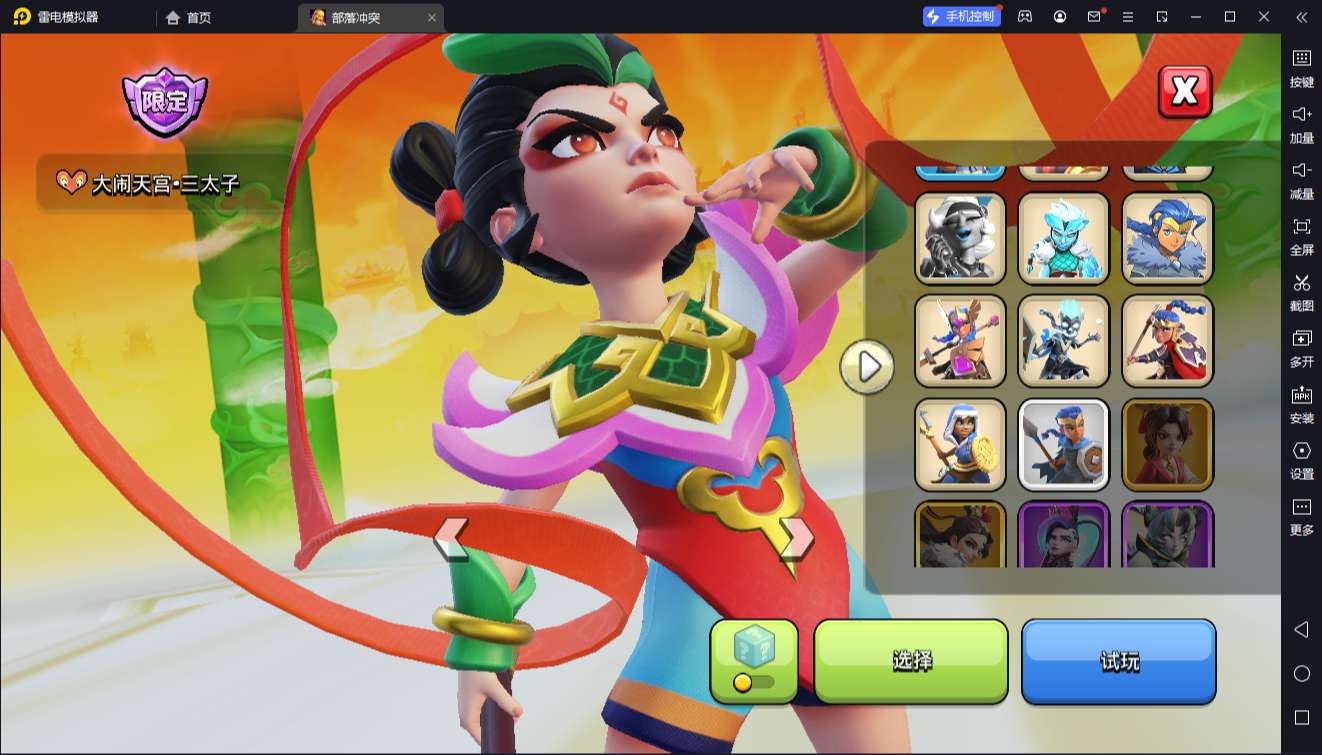
Task: Select the pink-hat staff wielder skin thumbnail
Action: point(960,341)
